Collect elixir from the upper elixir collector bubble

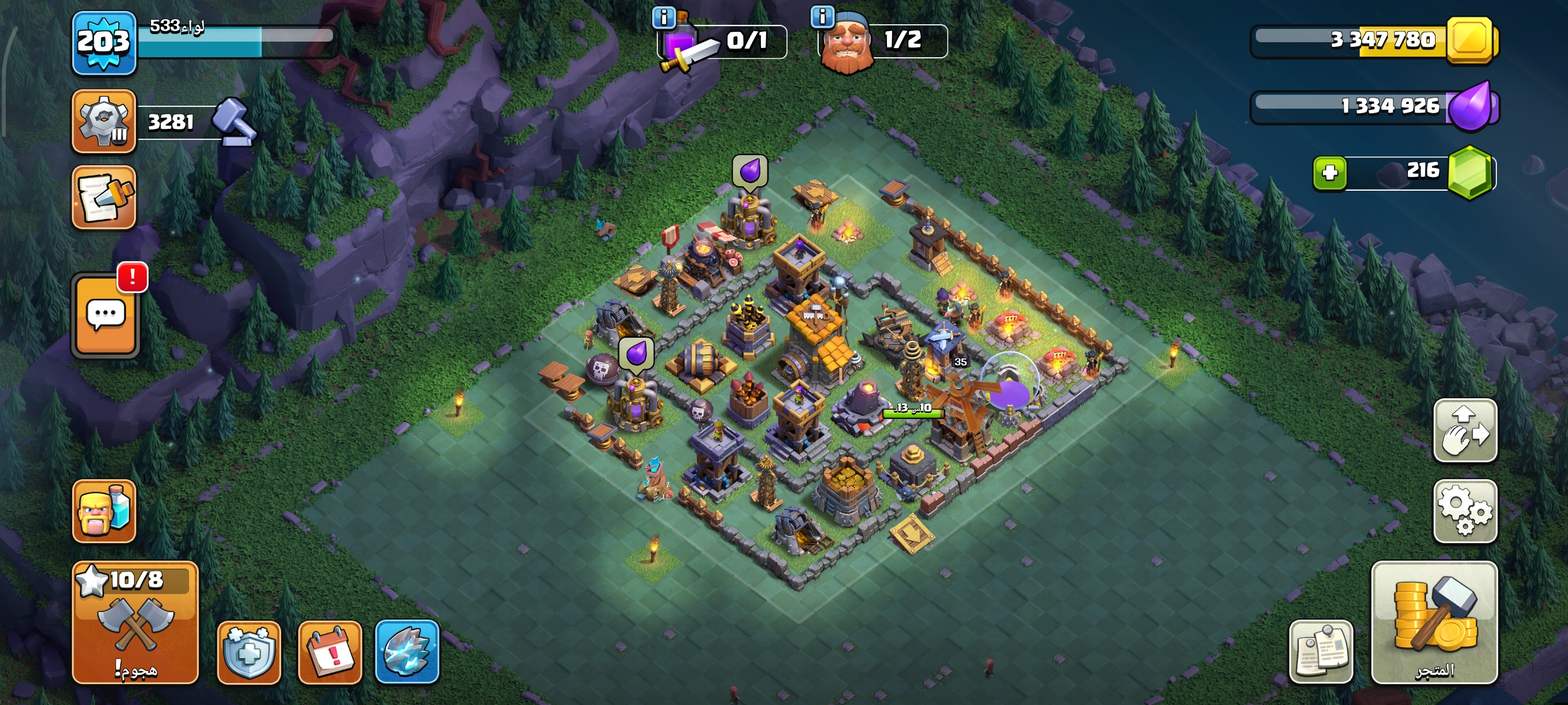click(750, 171)
